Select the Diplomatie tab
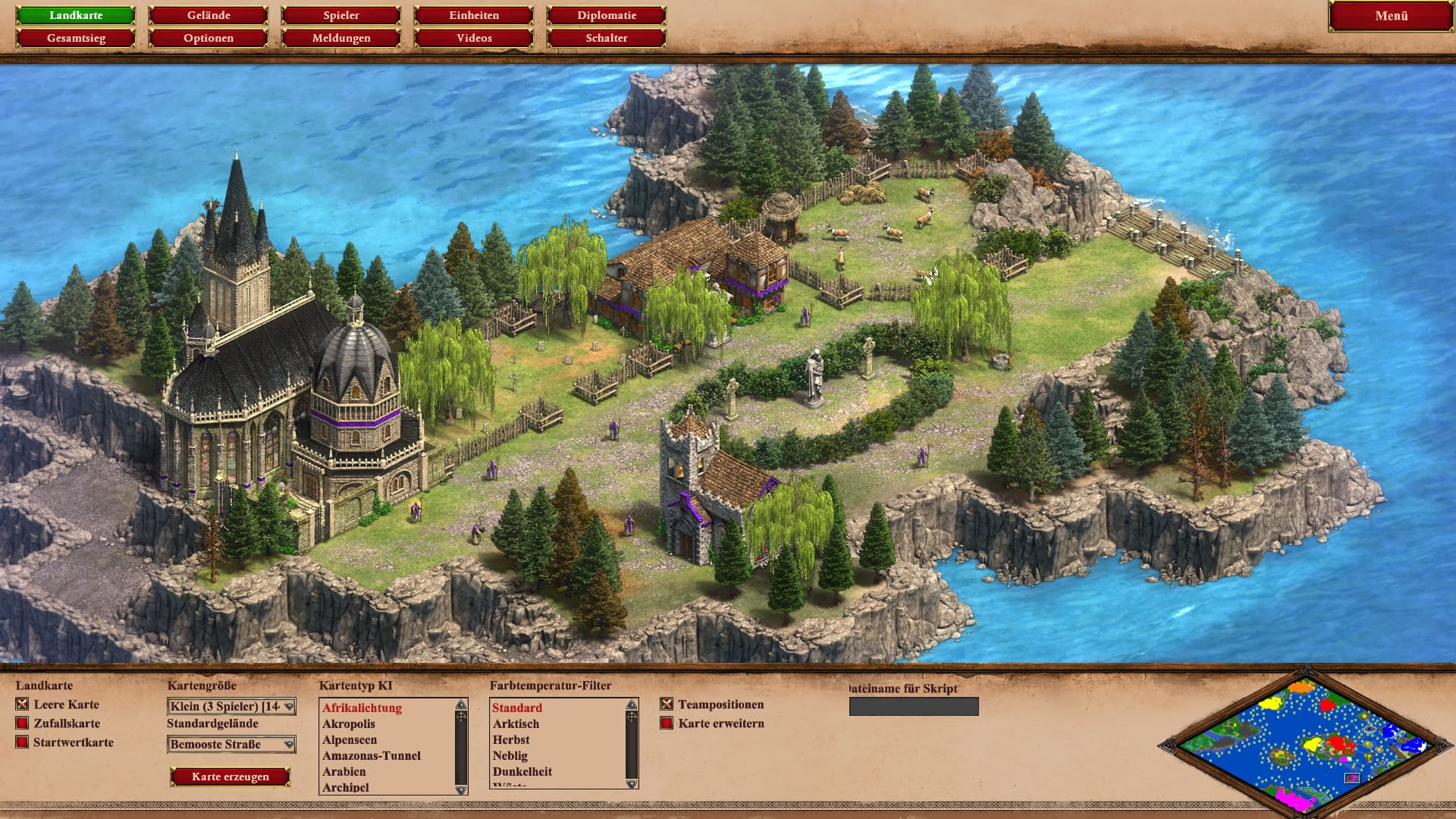The width and height of the screenshot is (1456, 819). click(607, 15)
